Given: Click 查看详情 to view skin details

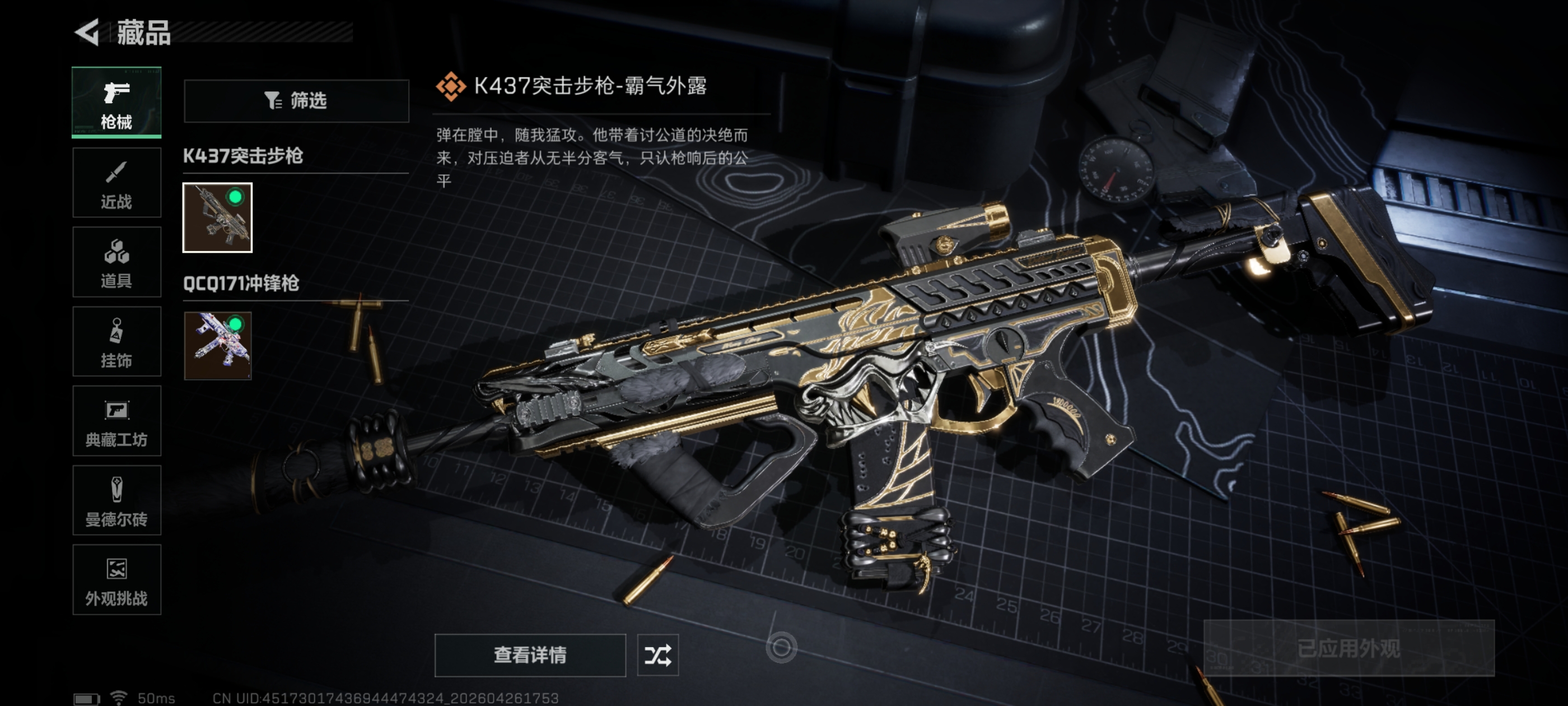Looking at the screenshot, I should pos(530,655).
